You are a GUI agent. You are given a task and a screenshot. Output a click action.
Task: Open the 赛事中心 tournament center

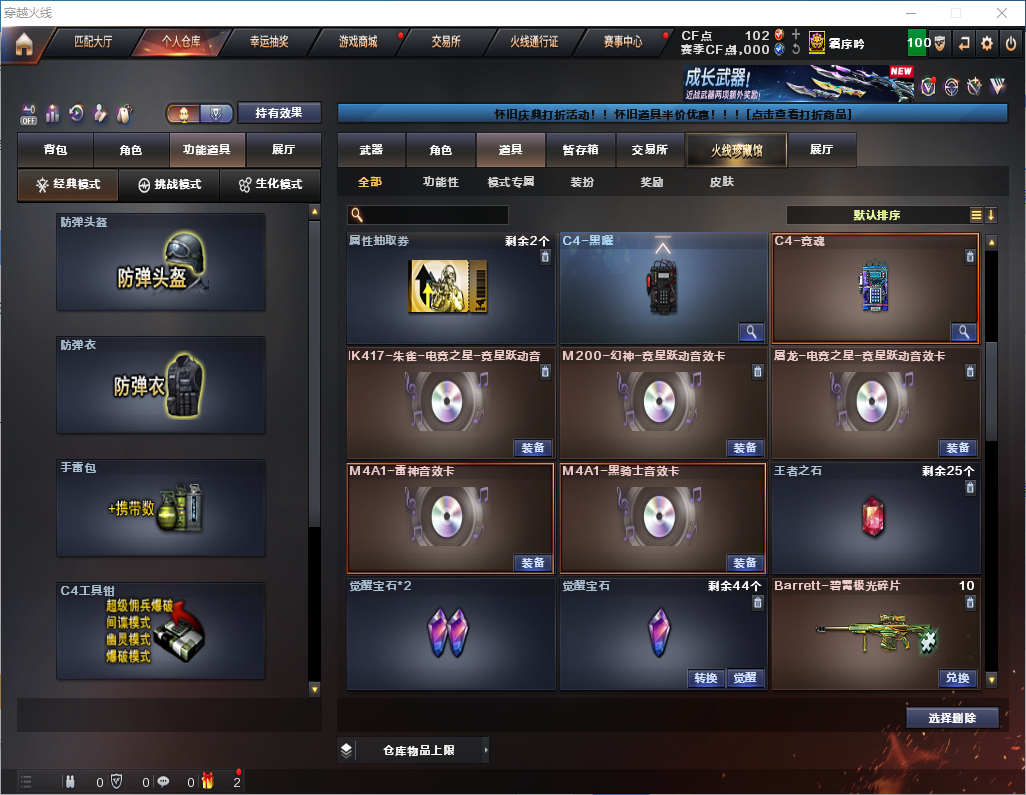623,42
